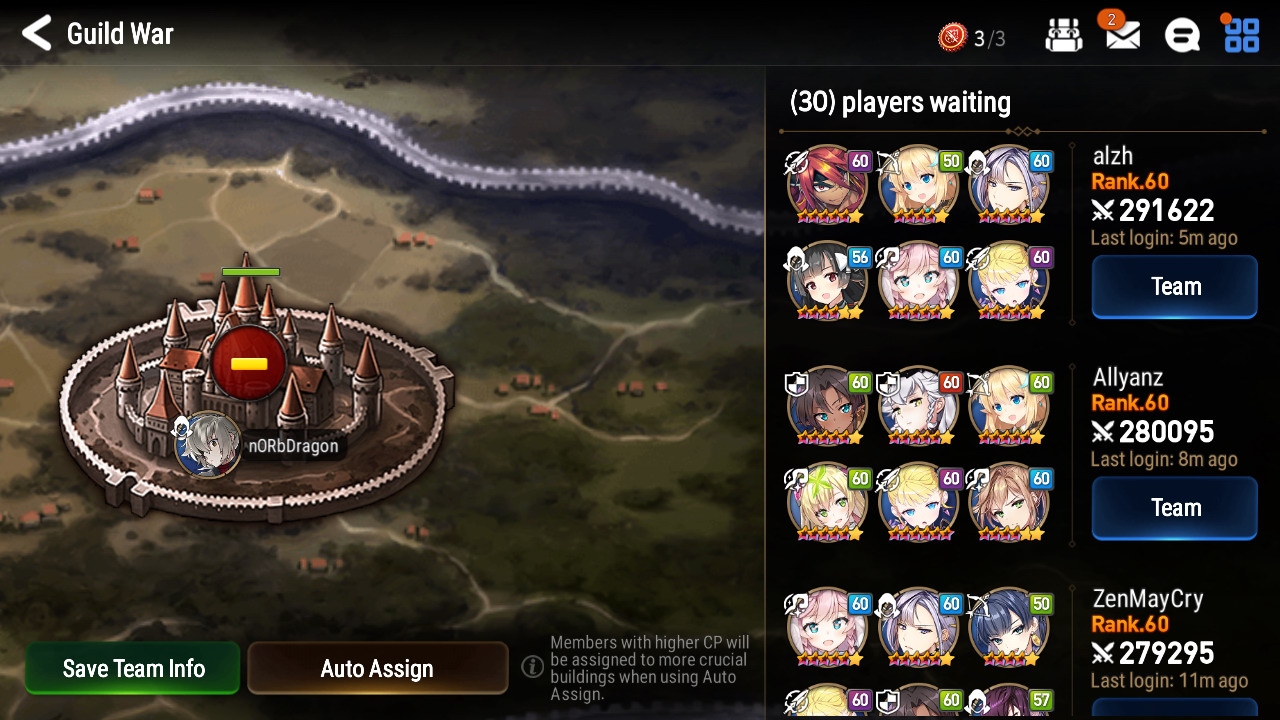Viewport: 1280px width, 720px height.
Task: View Allyanz's Team
Action: click(1174, 508)
